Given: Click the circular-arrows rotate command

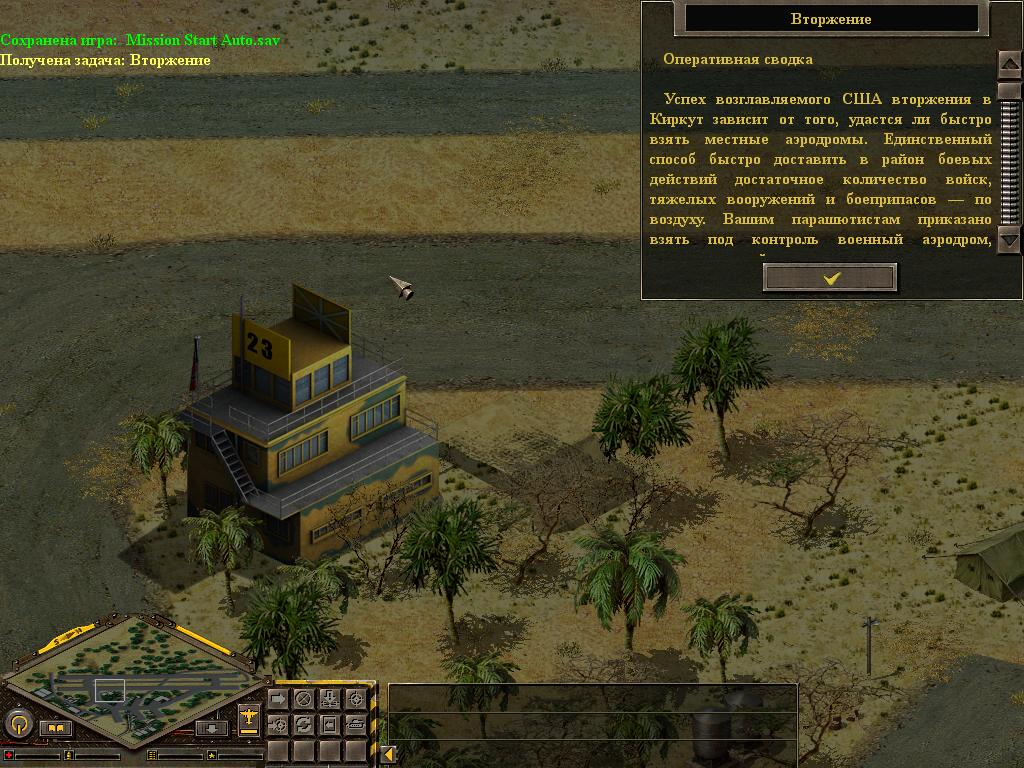Looking at the screenshot, I should pos(304,723).
